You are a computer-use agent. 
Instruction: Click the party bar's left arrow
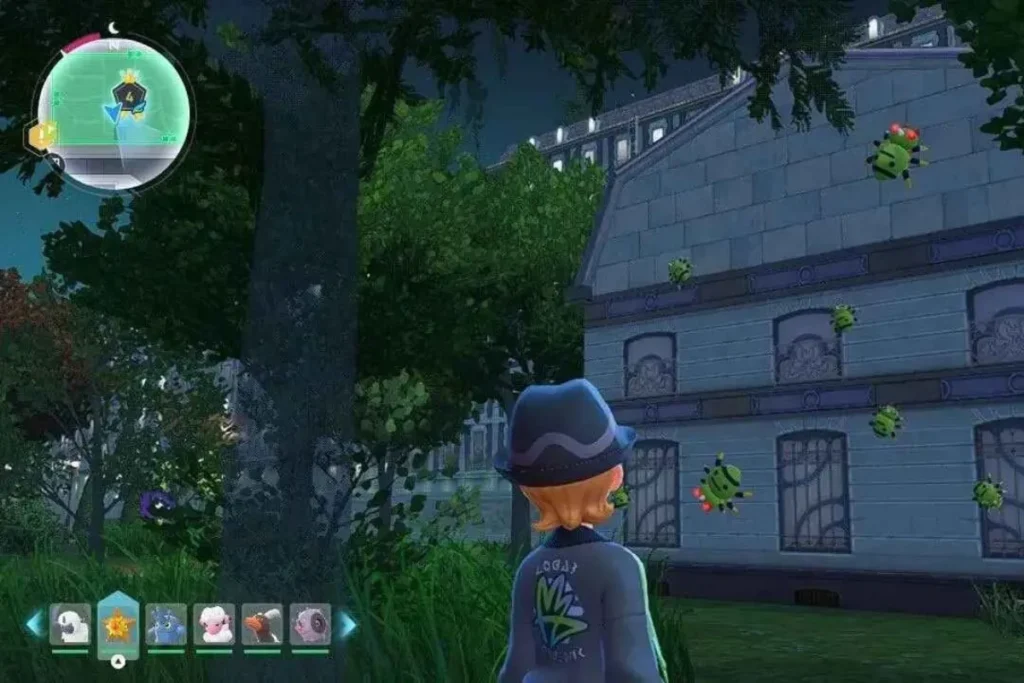pos(35,624)
